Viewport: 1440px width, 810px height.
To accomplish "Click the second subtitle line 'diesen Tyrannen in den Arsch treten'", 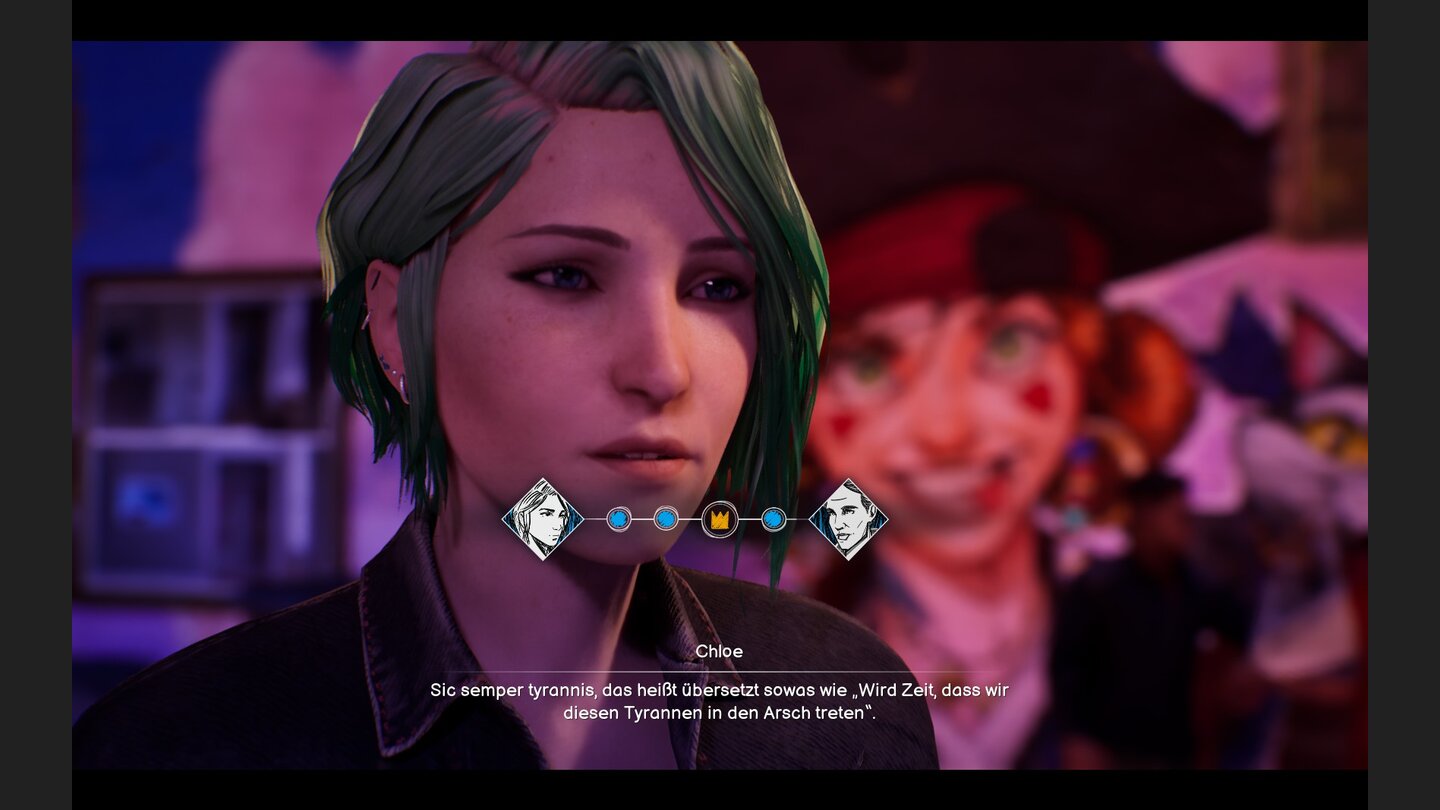I will 720,711.
